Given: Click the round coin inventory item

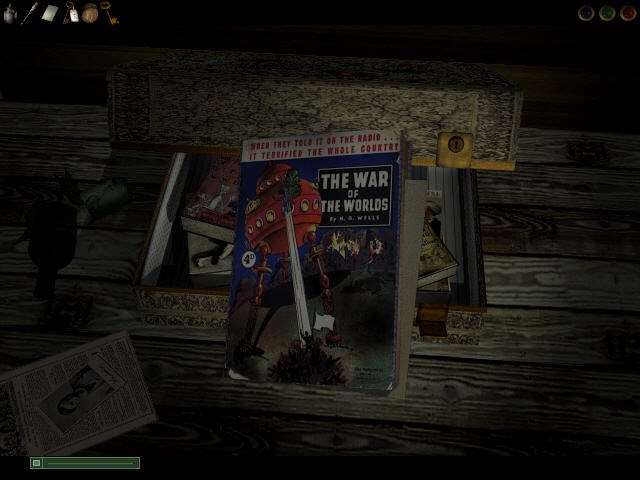Looking at the screenshot, I should [90, 13].
